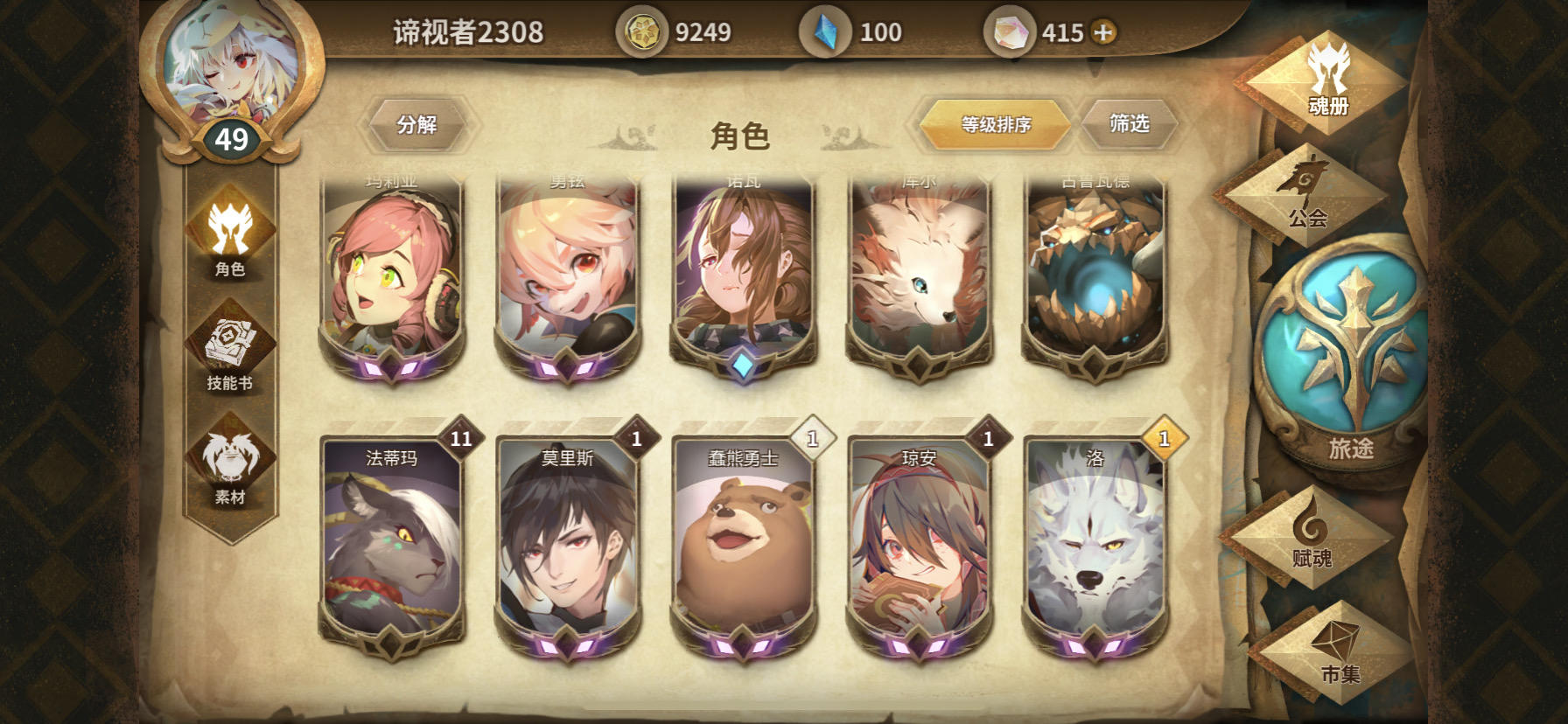This screenshot has height=724, width=1568.
Task: Open the 筛选 filter options
Action: tap(1130, 123)
